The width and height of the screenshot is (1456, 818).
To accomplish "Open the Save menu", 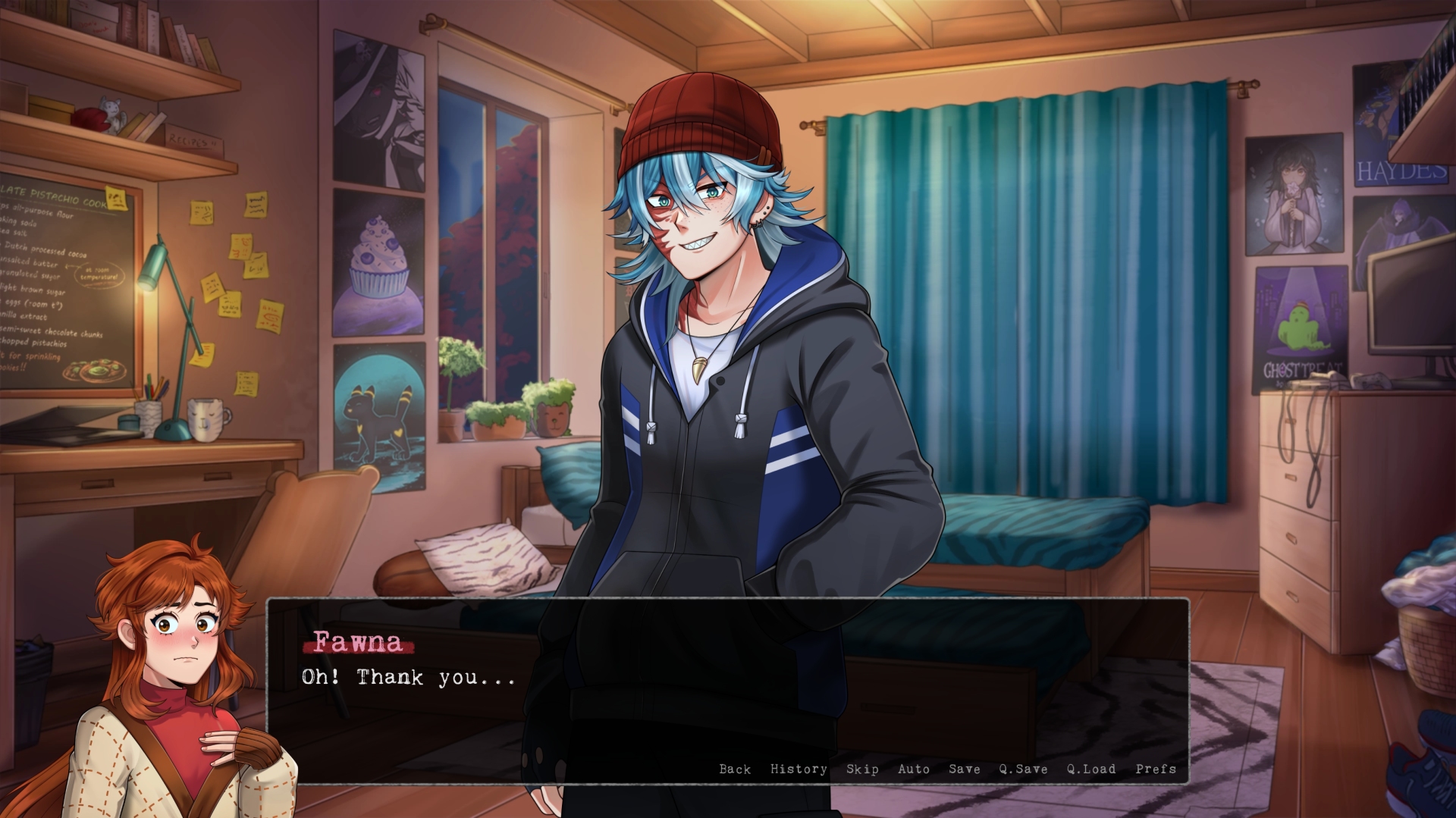I will pyautogui.click(x=964, y=769).
